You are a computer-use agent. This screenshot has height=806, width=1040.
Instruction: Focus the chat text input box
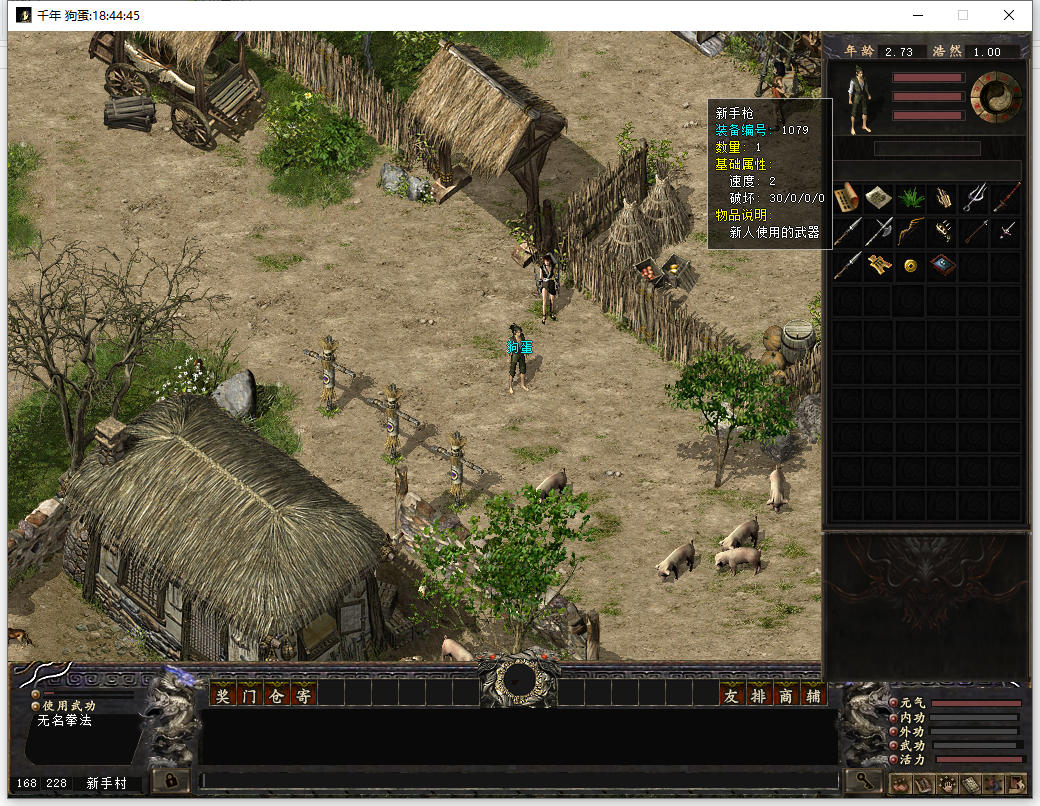click(x=518, y=779)
